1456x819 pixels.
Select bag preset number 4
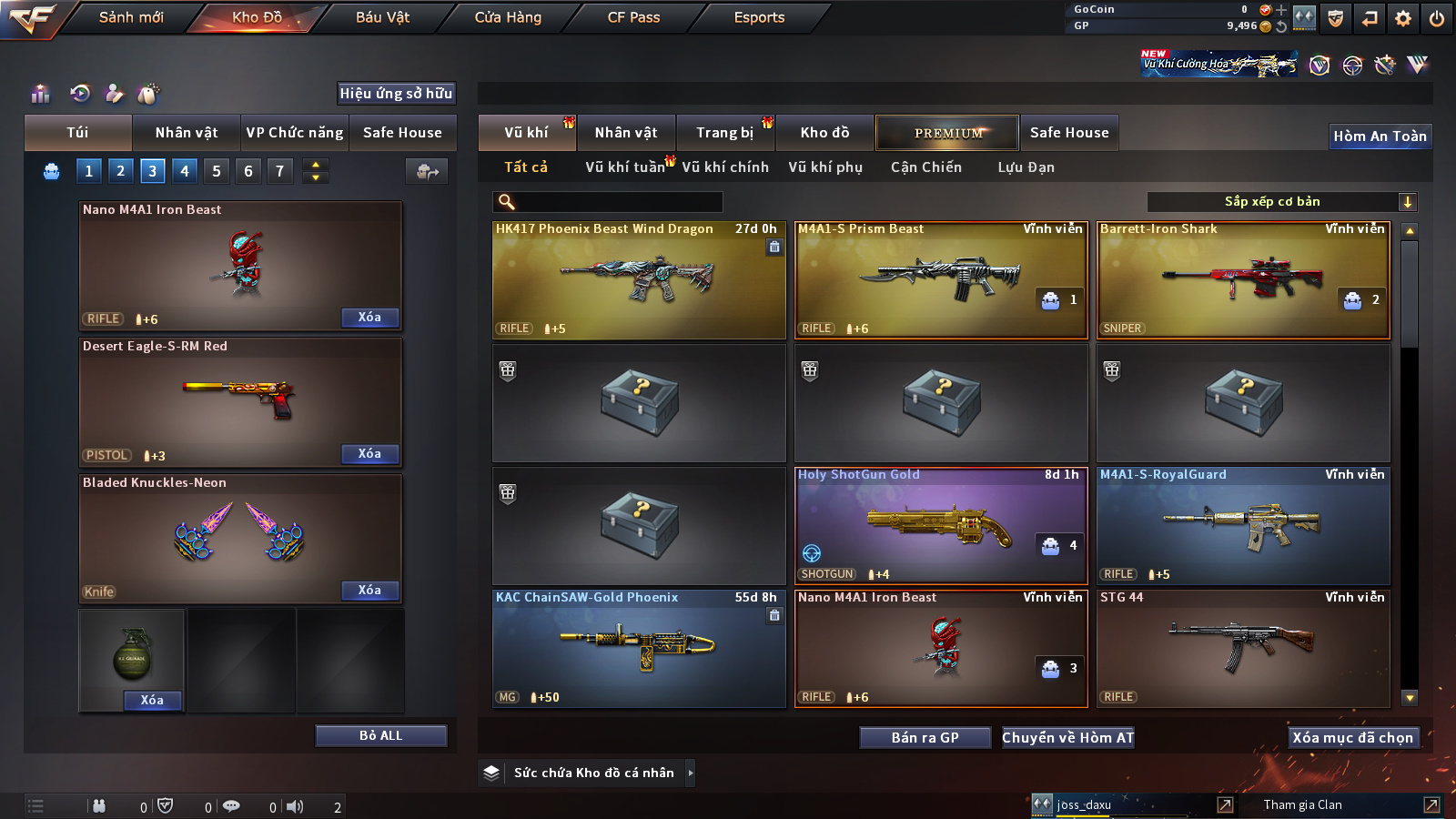pos(185,170)
